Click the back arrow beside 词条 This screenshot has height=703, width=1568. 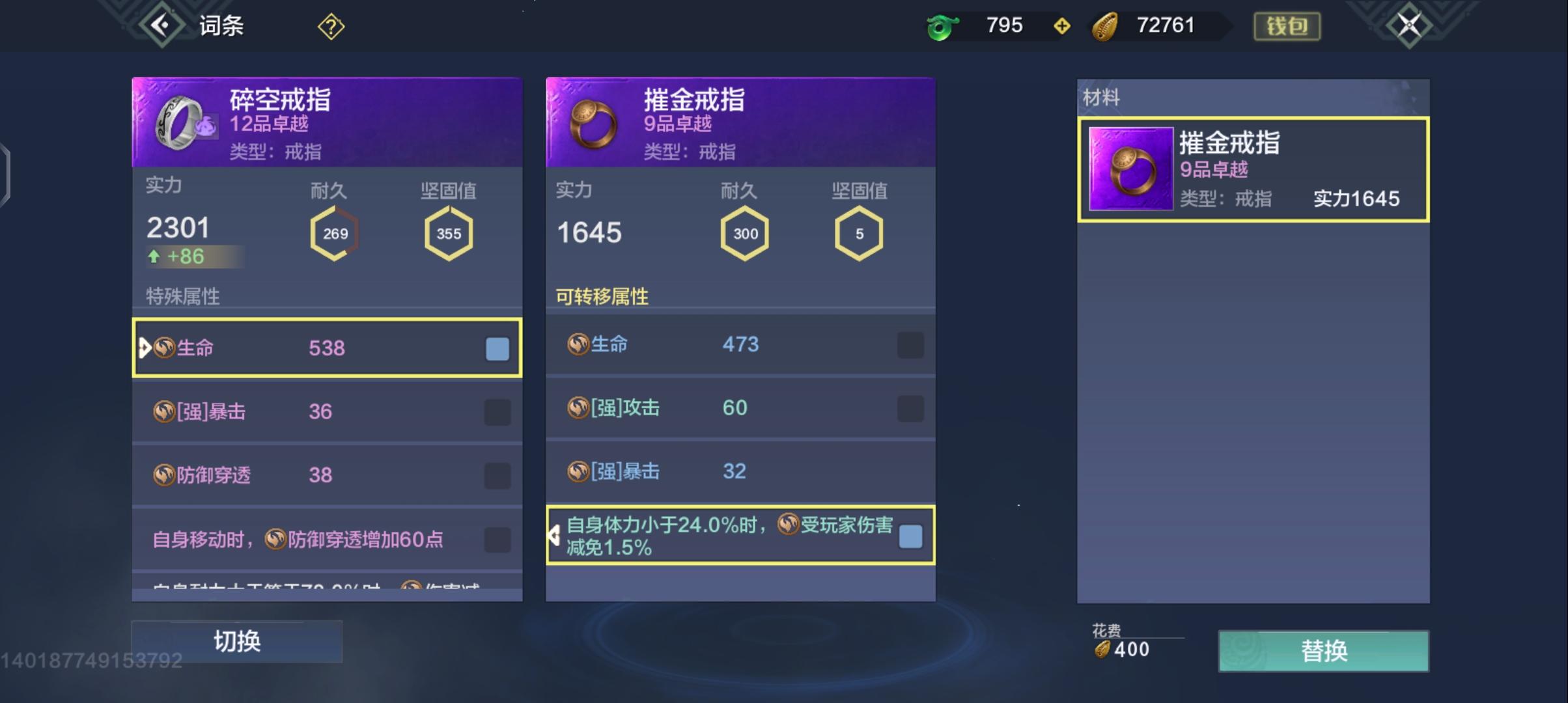tap(161, 25)
